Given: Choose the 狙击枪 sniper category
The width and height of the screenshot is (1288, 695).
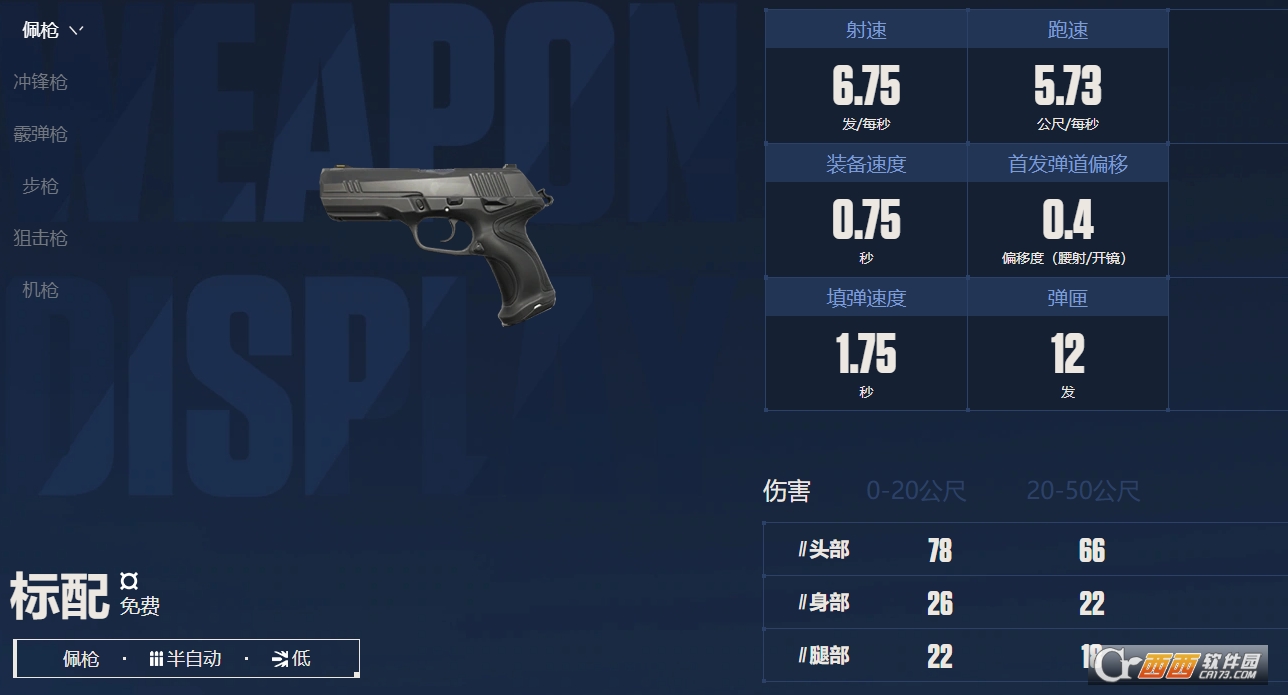Looking at the screenshot, I should [x=40, y=238].
